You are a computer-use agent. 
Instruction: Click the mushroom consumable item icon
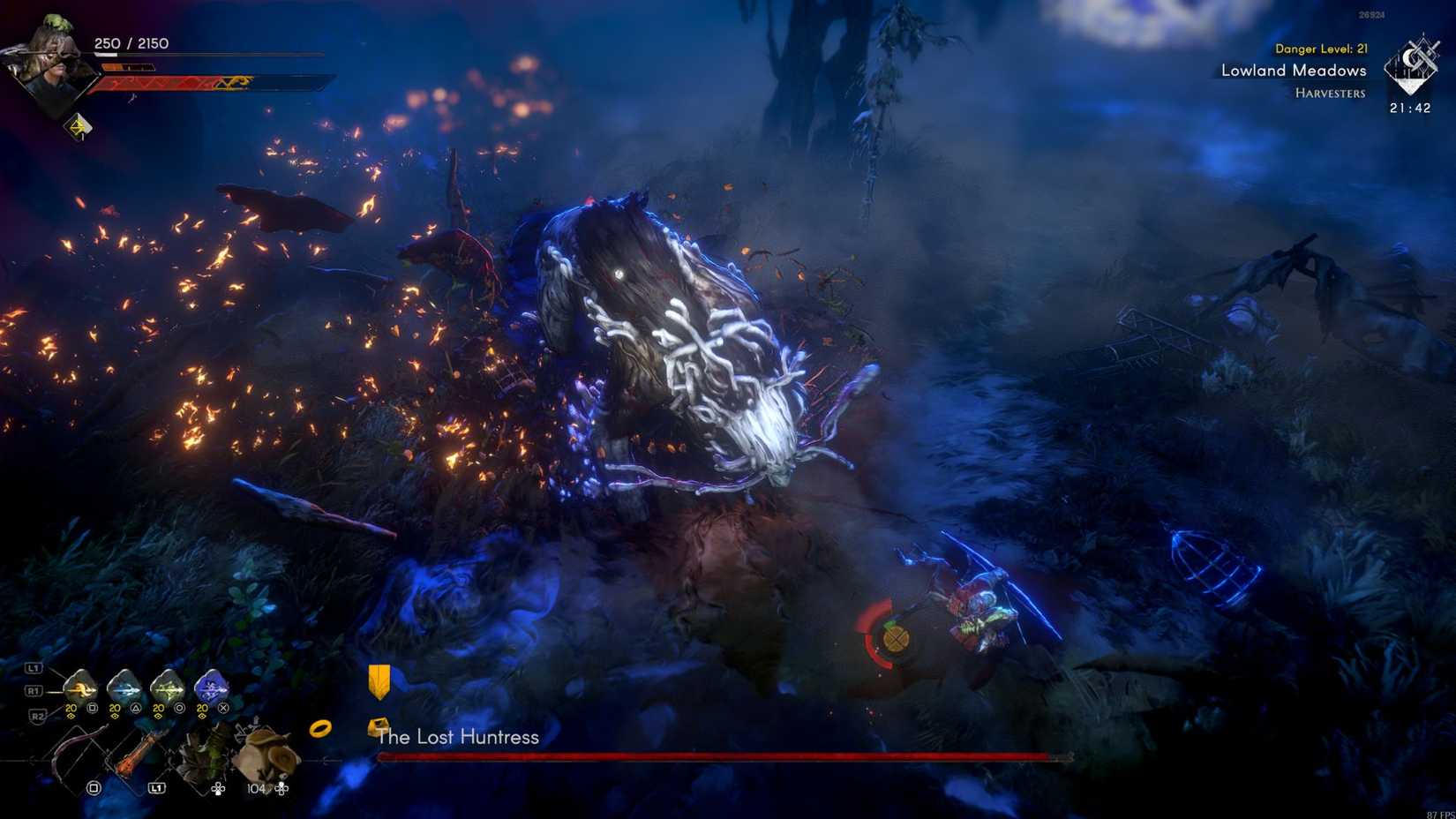(263, 752)
